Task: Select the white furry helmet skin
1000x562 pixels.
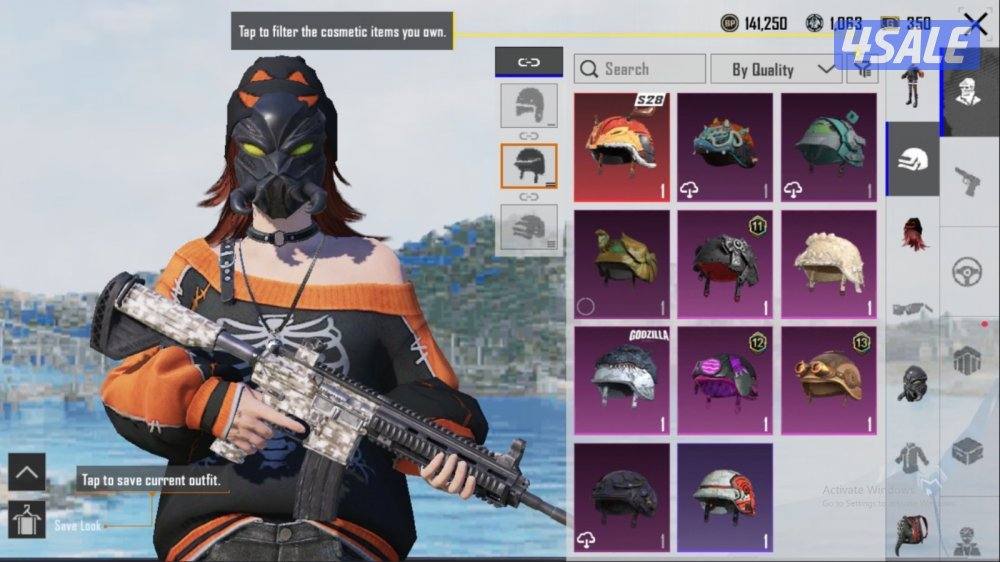Action: (829, 264)
